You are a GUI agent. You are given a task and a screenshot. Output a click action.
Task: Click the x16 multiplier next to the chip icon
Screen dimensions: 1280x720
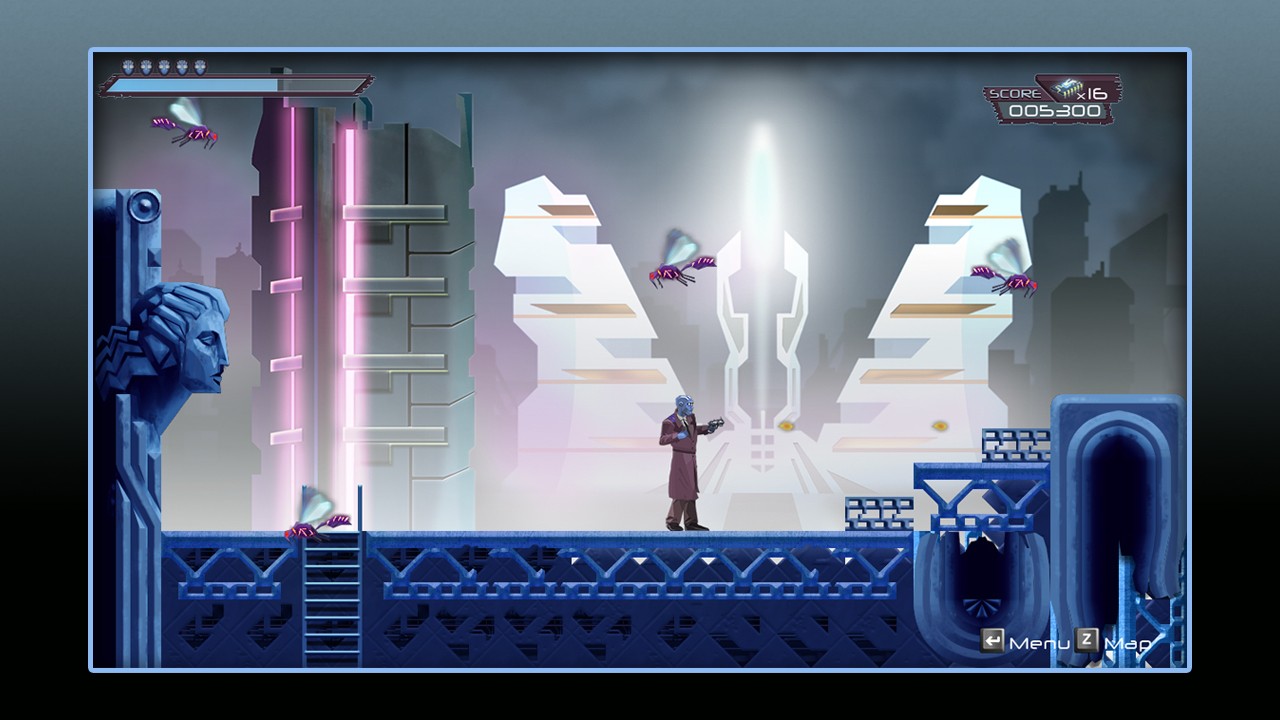tap(1092, 95)
